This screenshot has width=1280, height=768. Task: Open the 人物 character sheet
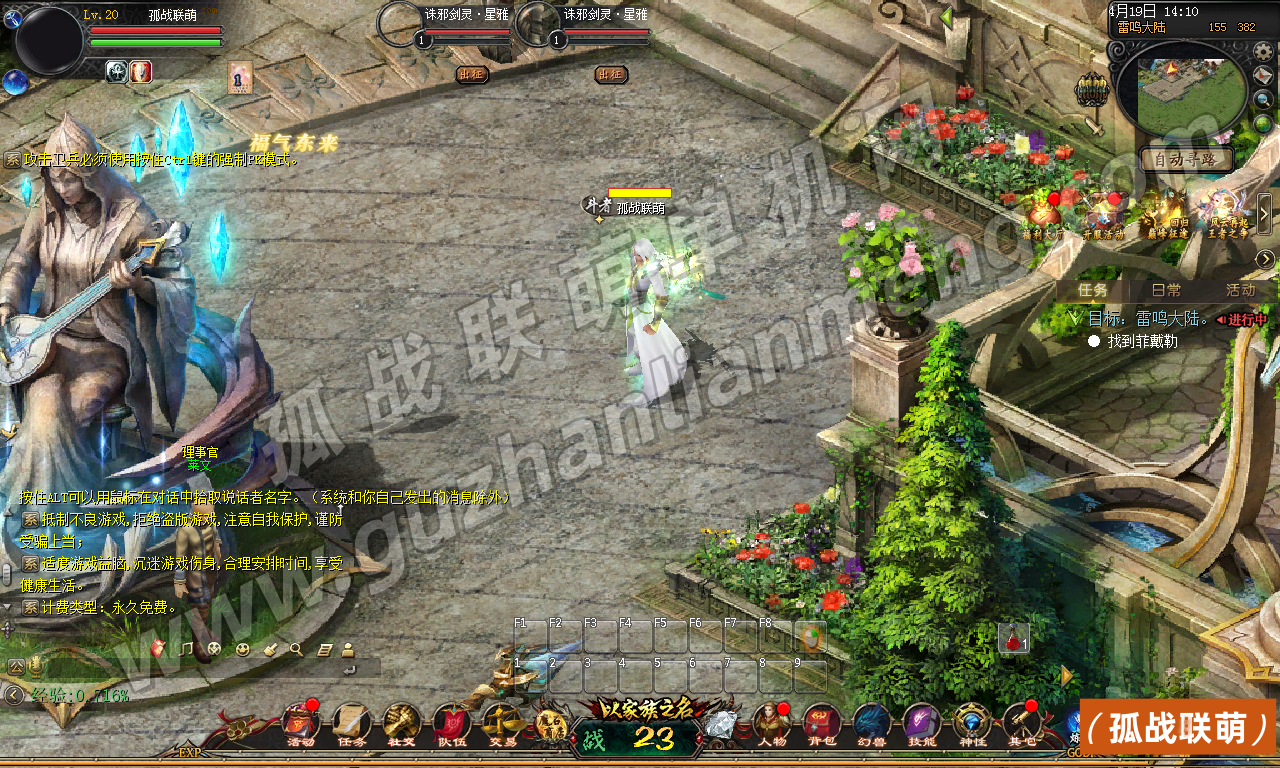pyautogui.click(x=771, y=724)
